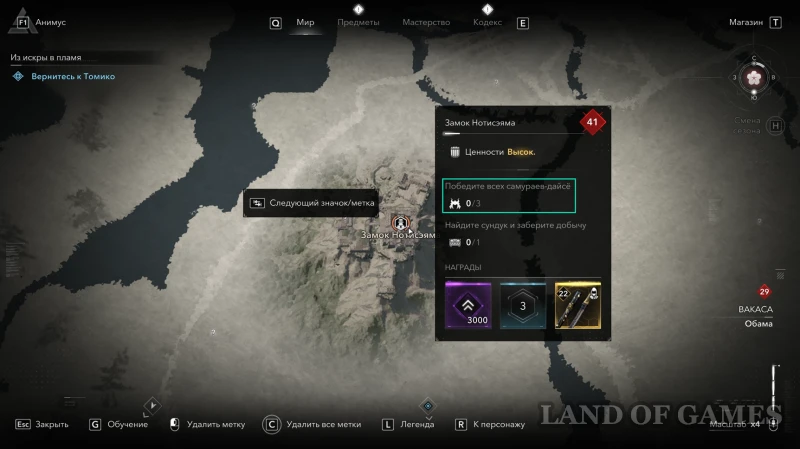This screenshot has height=449, width=800.
Task: Select the mastery points reward tile
Action: coord(523,305)
